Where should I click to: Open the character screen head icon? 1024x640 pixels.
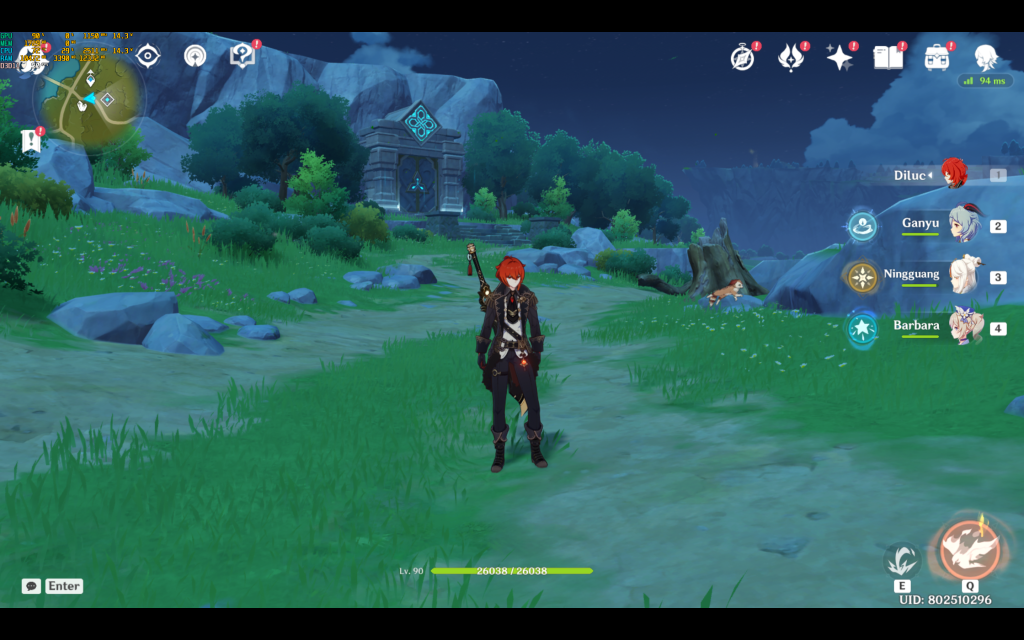[x=986, y=57]
